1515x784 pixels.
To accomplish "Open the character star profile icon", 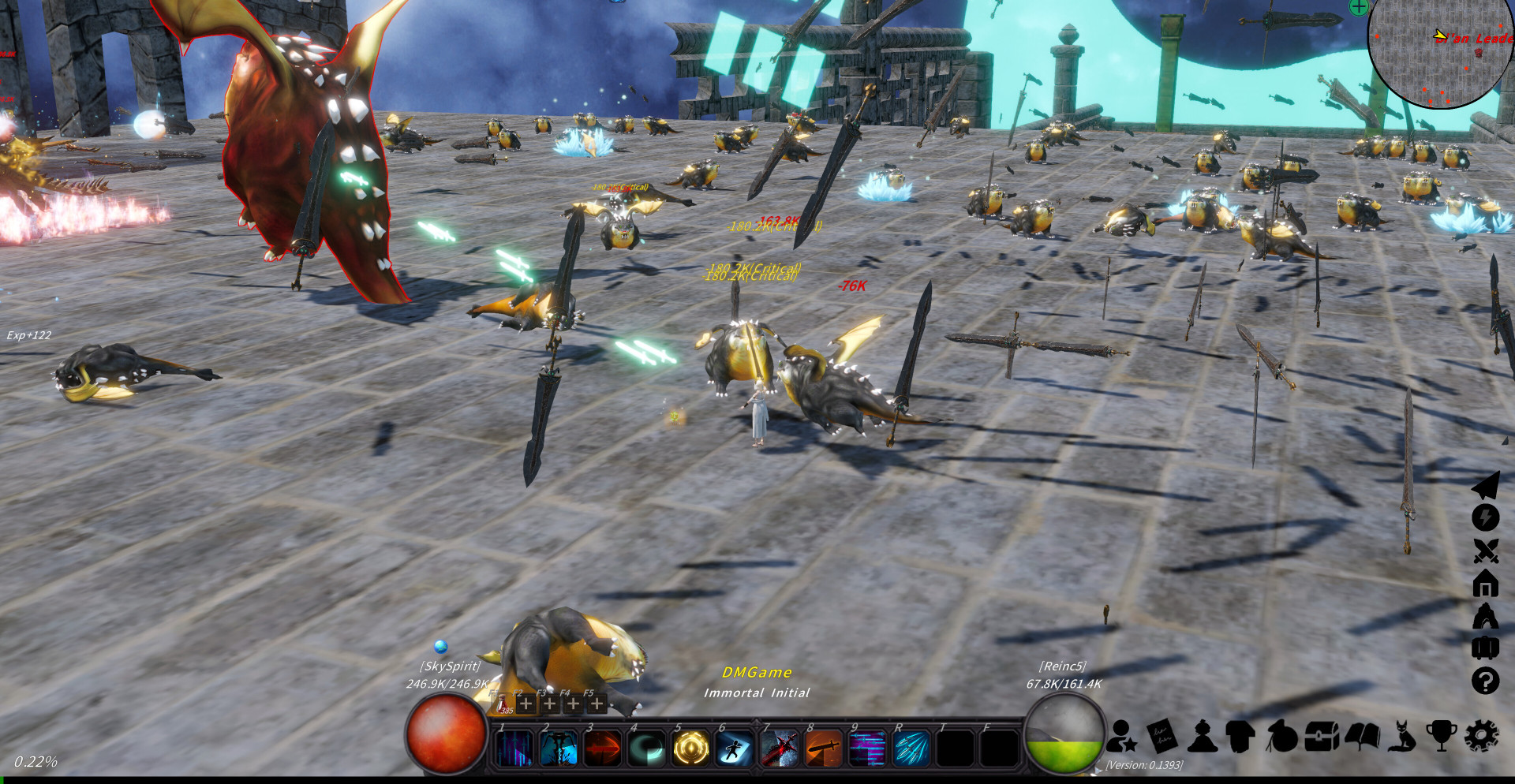I will tap(1121, 737).
